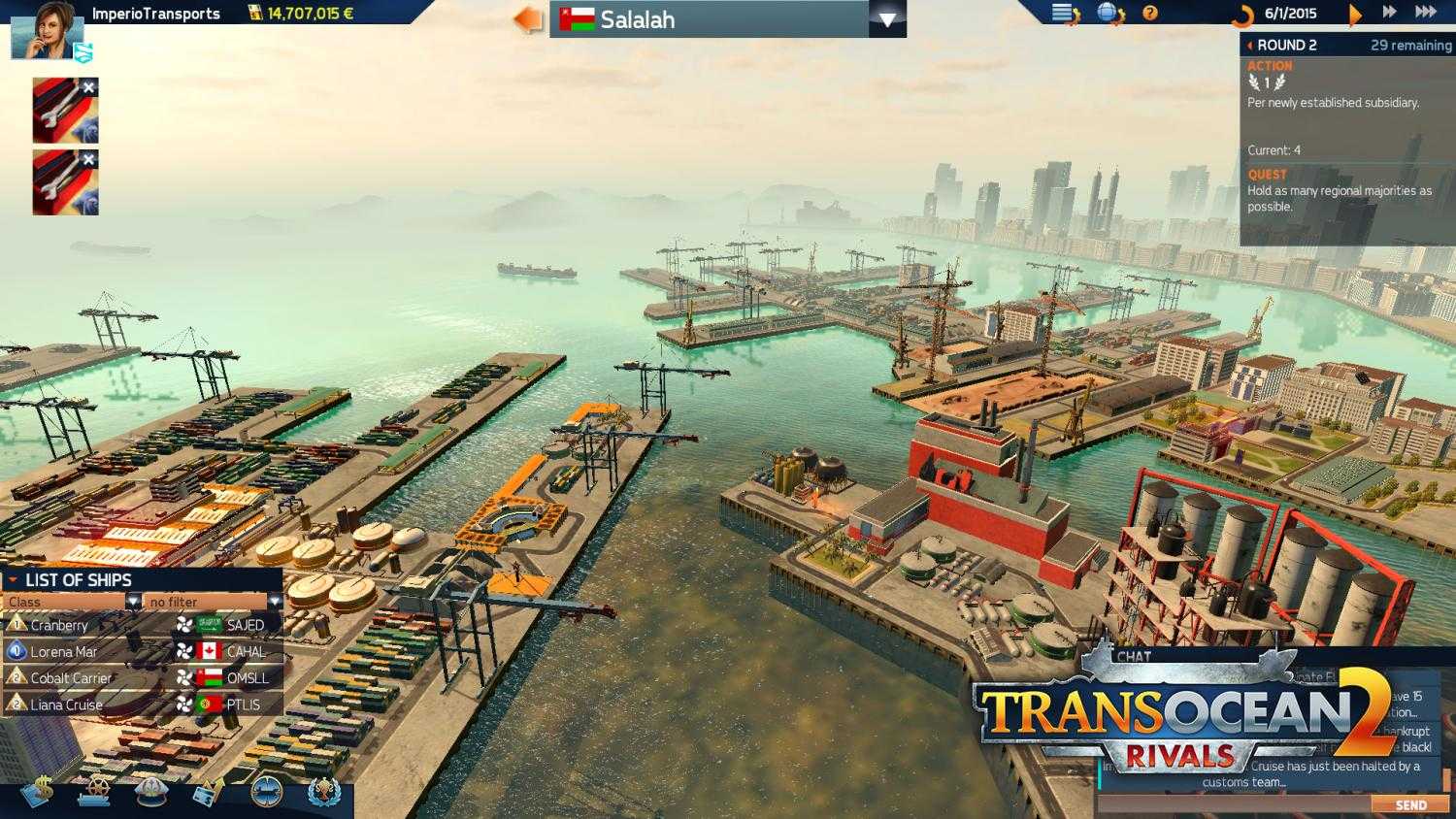Viewport: 1456px width, 819px height.
Task: Click the orange play speed control
Action: click(x=1356, y=13)
